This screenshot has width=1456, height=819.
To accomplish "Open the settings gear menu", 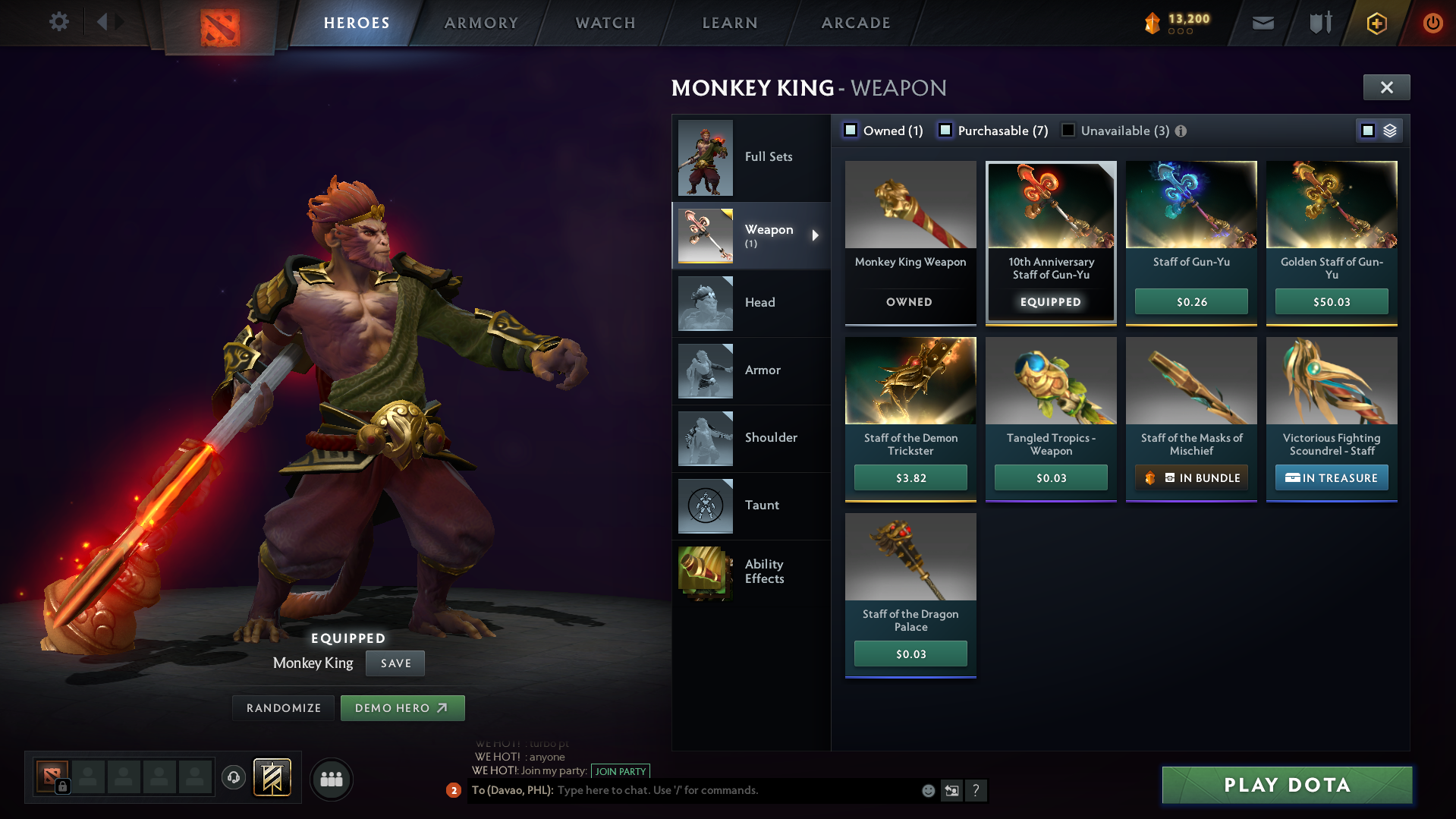I will coord(58,22).
